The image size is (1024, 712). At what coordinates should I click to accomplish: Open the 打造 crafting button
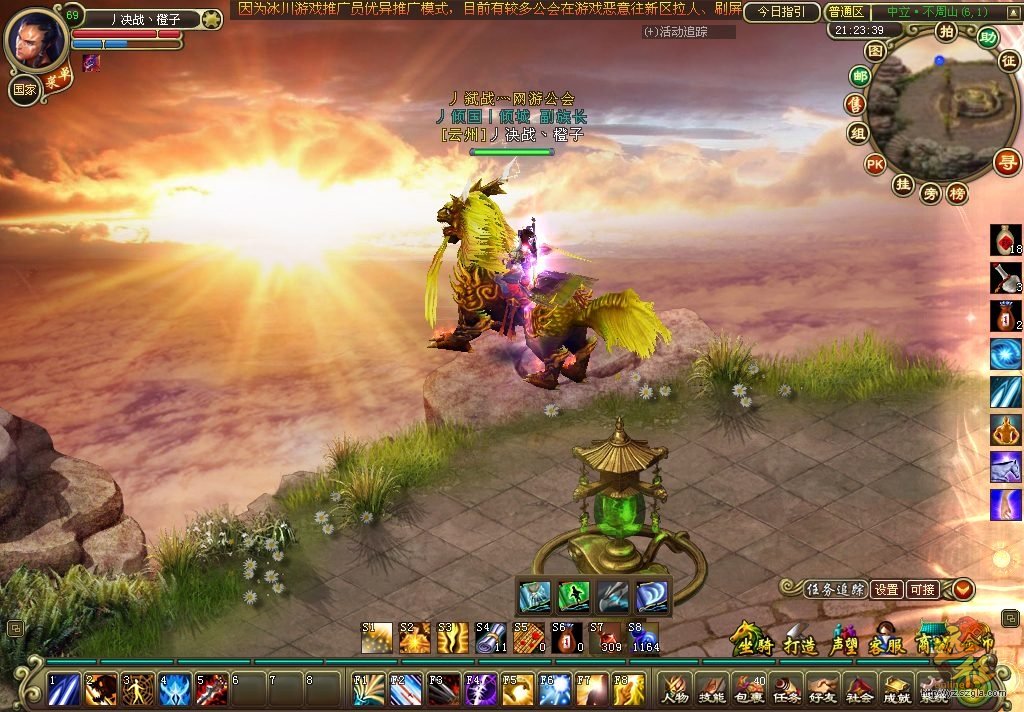coord(801,641)
